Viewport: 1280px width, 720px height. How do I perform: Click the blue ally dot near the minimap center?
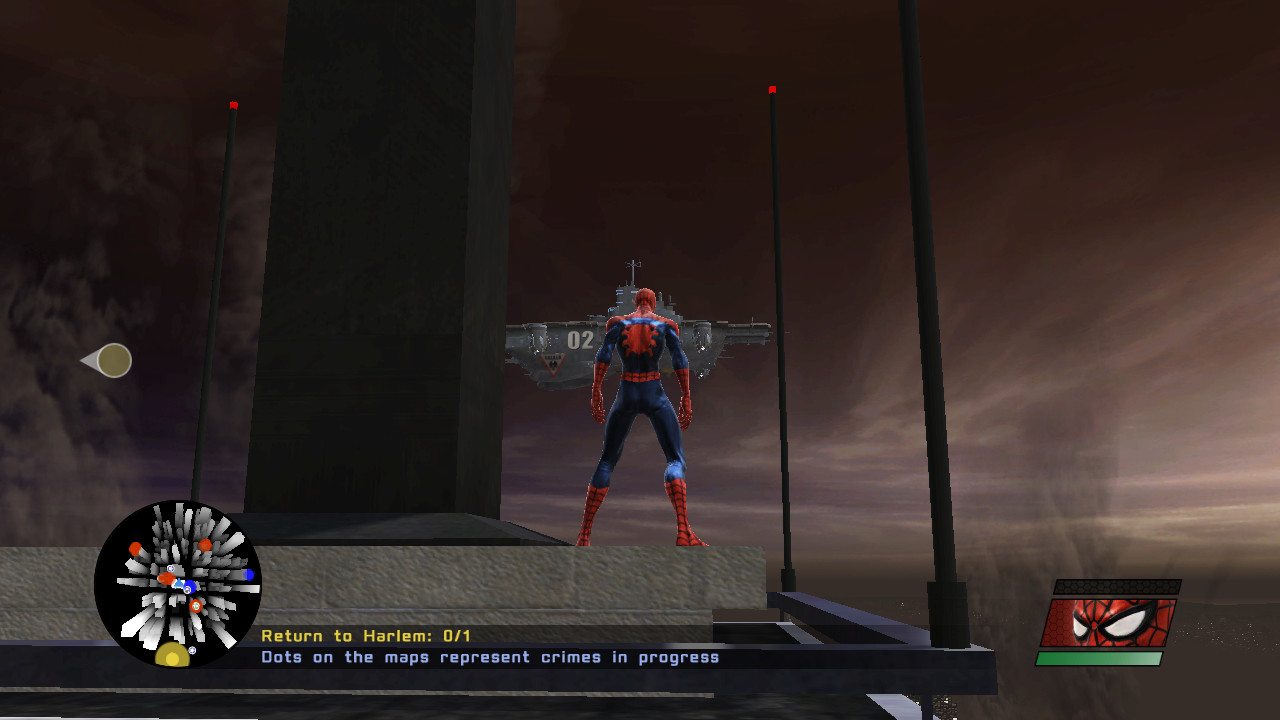[190, 585]
